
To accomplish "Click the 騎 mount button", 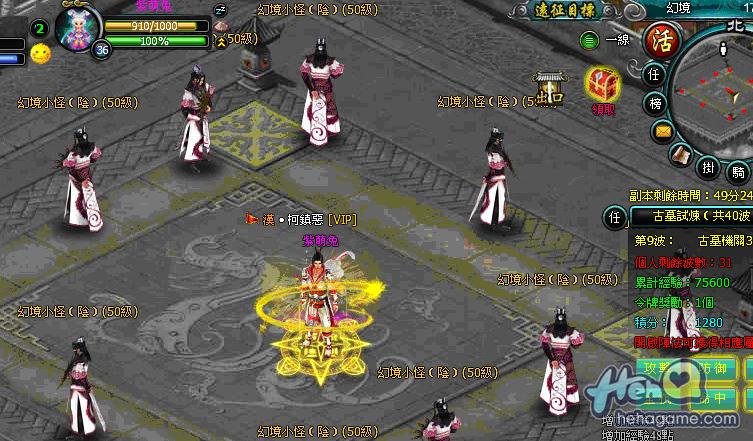I will (738, 171).
